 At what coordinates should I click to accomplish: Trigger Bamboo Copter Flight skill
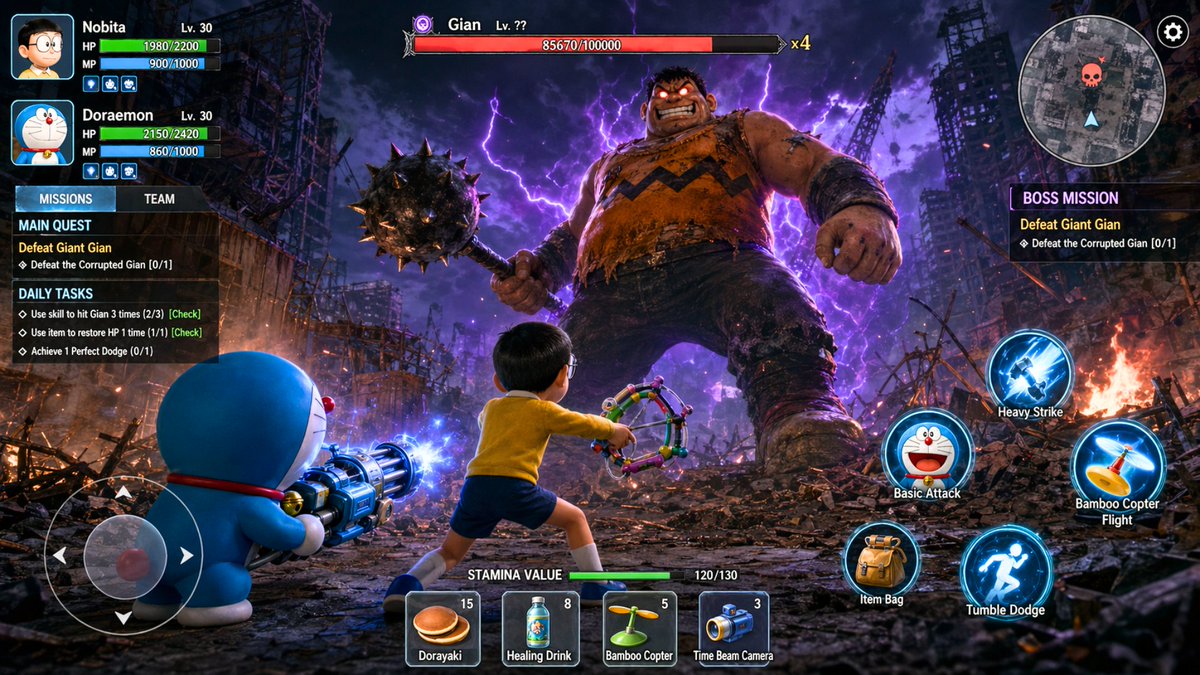(1117, 463)
